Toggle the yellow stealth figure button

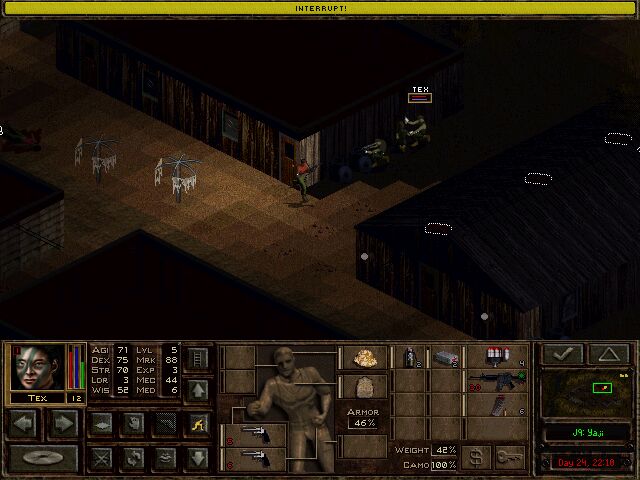pyautogui.click(x=197, y=423)
